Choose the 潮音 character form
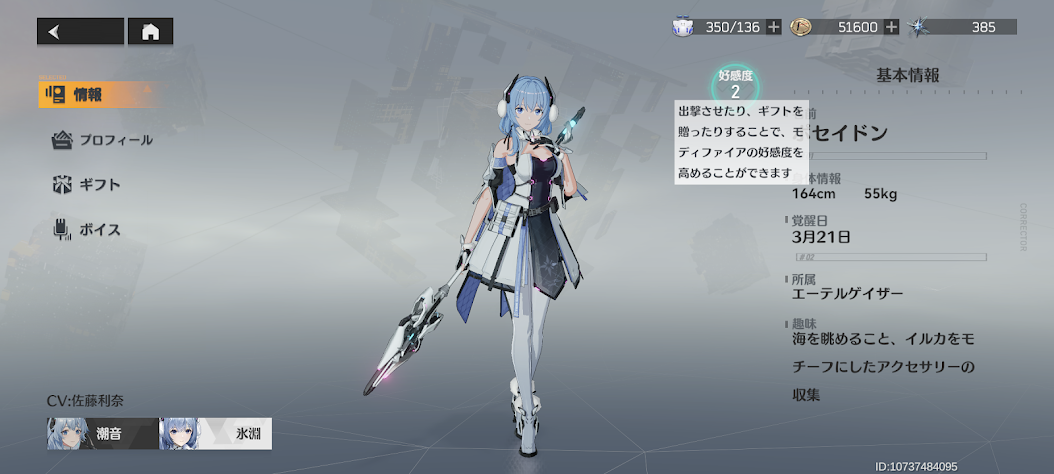Screen dimensions: 1054x474 101,434
